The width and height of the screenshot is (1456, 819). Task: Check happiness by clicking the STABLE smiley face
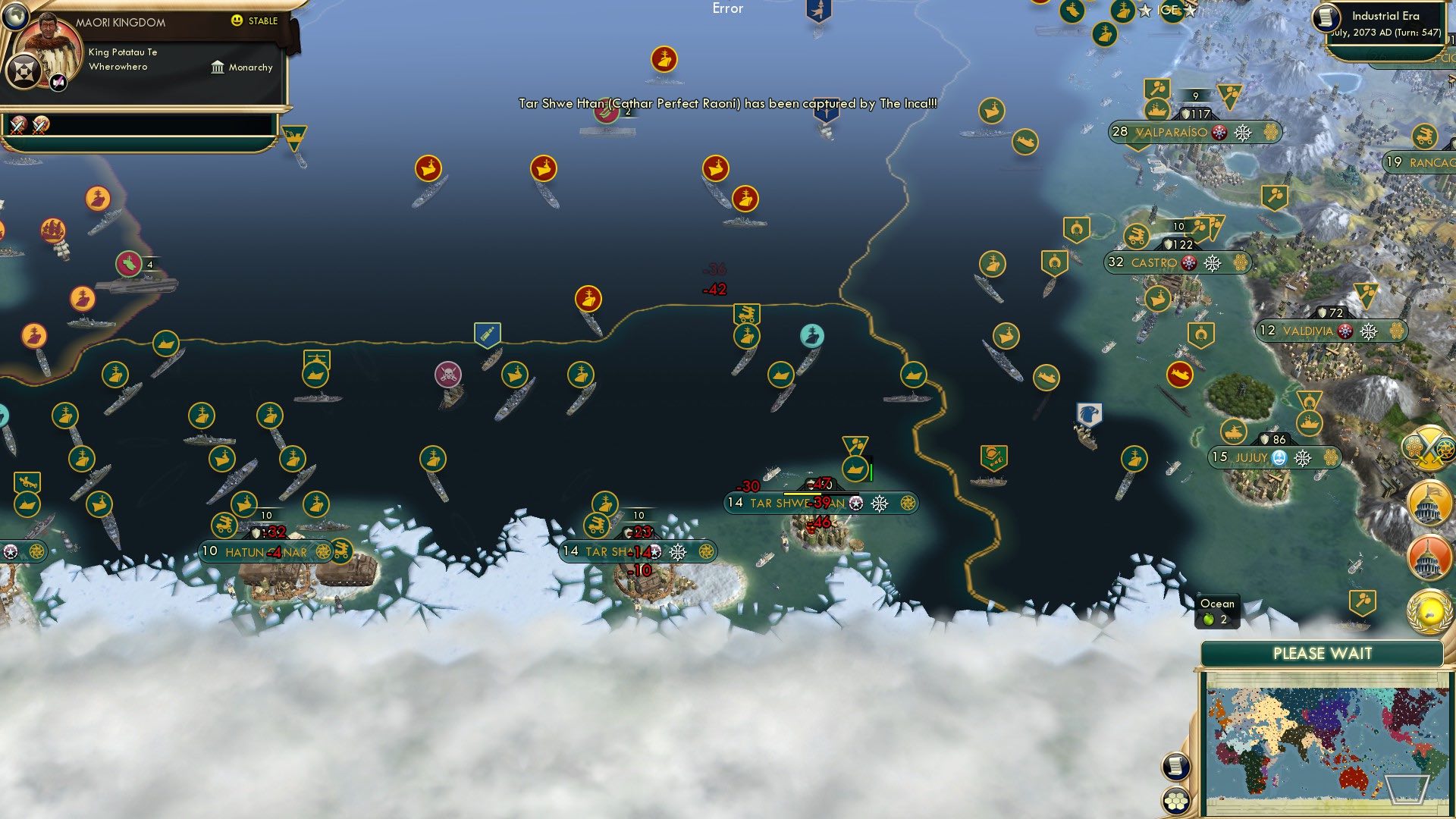tap(237, 21)
